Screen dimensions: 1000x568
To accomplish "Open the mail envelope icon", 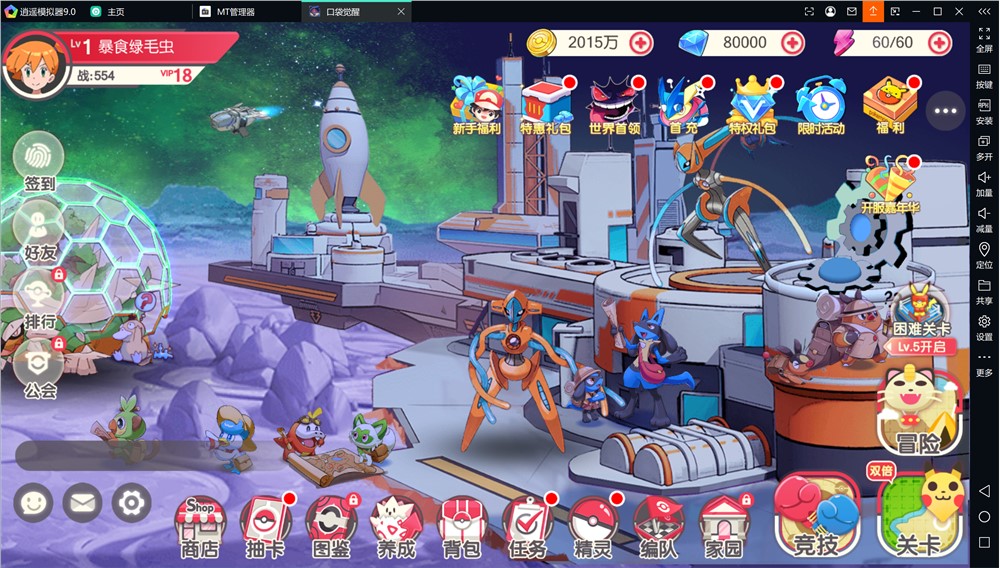I will [82, 503].
